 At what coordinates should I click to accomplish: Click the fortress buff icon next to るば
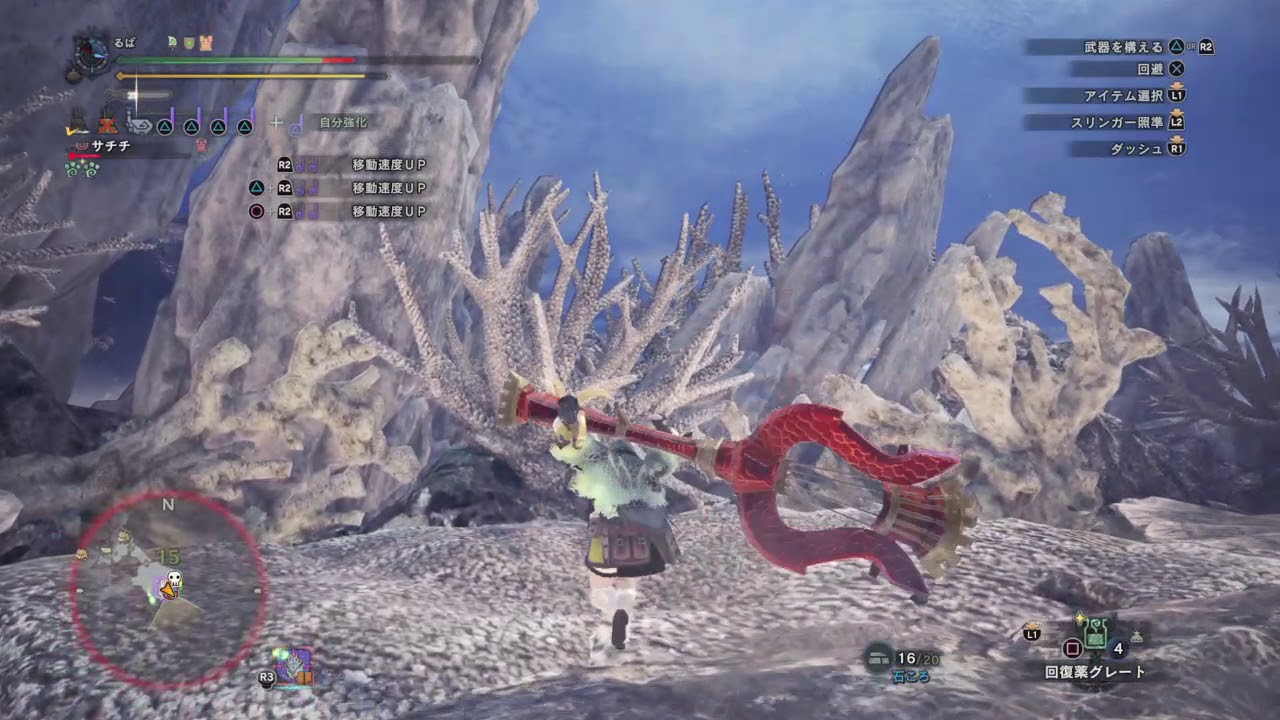(x=206, y=43)
